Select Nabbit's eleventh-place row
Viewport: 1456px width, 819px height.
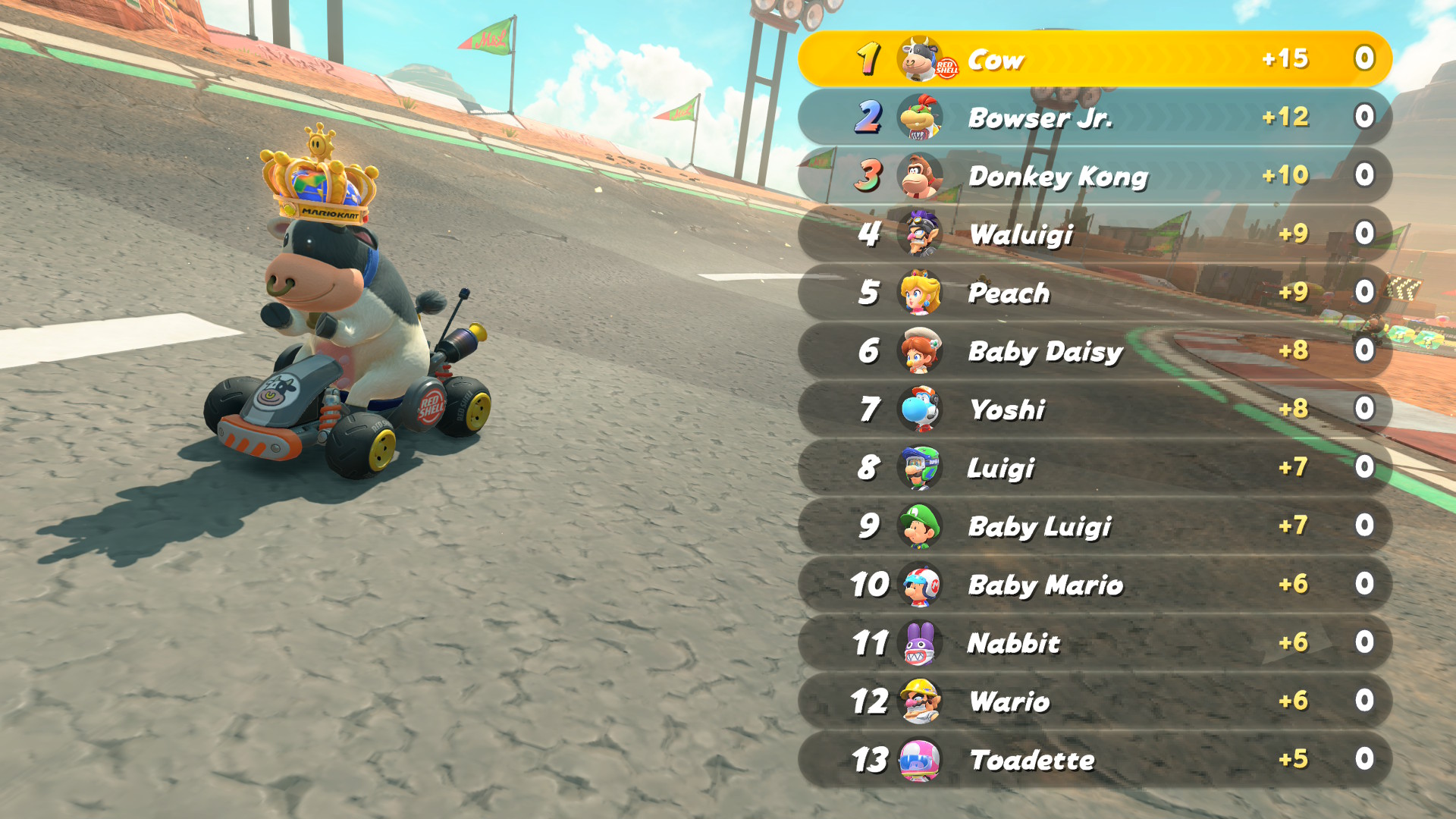[1094, 643]
